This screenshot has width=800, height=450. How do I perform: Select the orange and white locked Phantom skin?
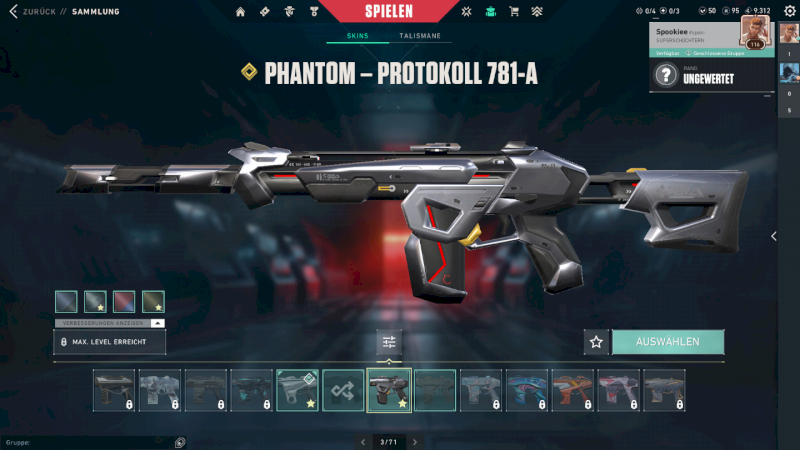[x=573, y=390]
